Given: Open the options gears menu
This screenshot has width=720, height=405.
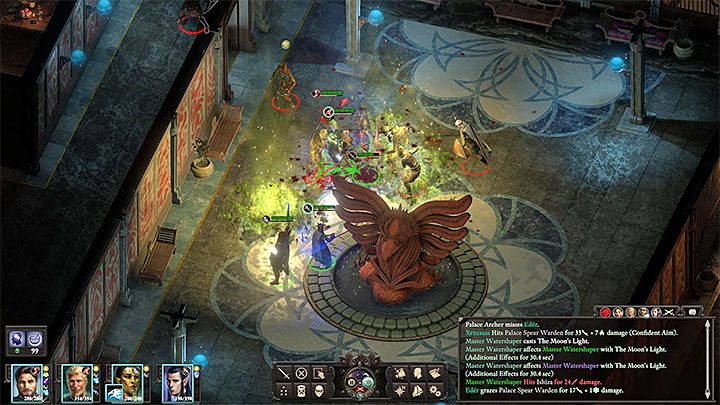Looking at the screenshot, I should (434, 391).
